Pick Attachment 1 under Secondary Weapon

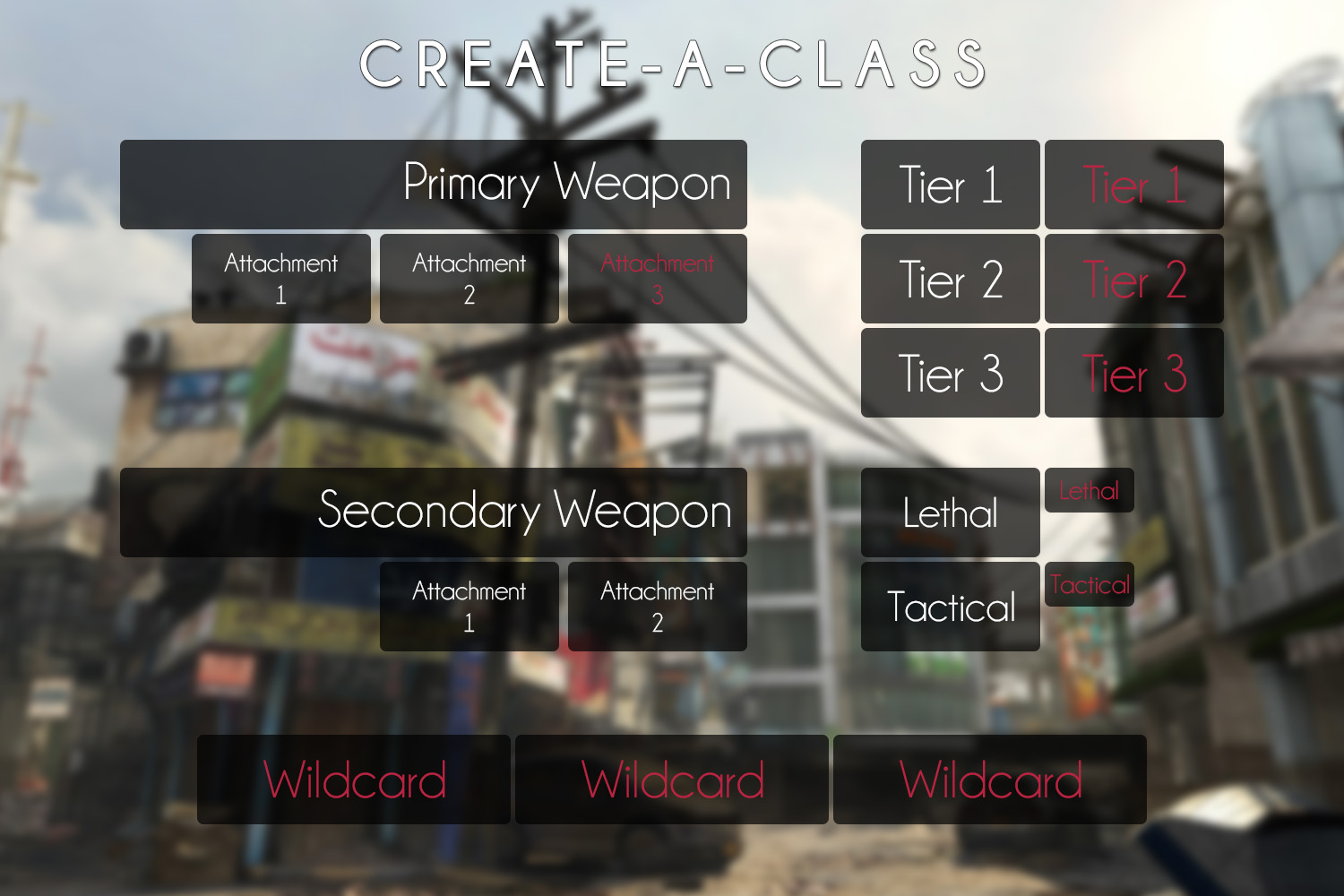click(470, 607)
